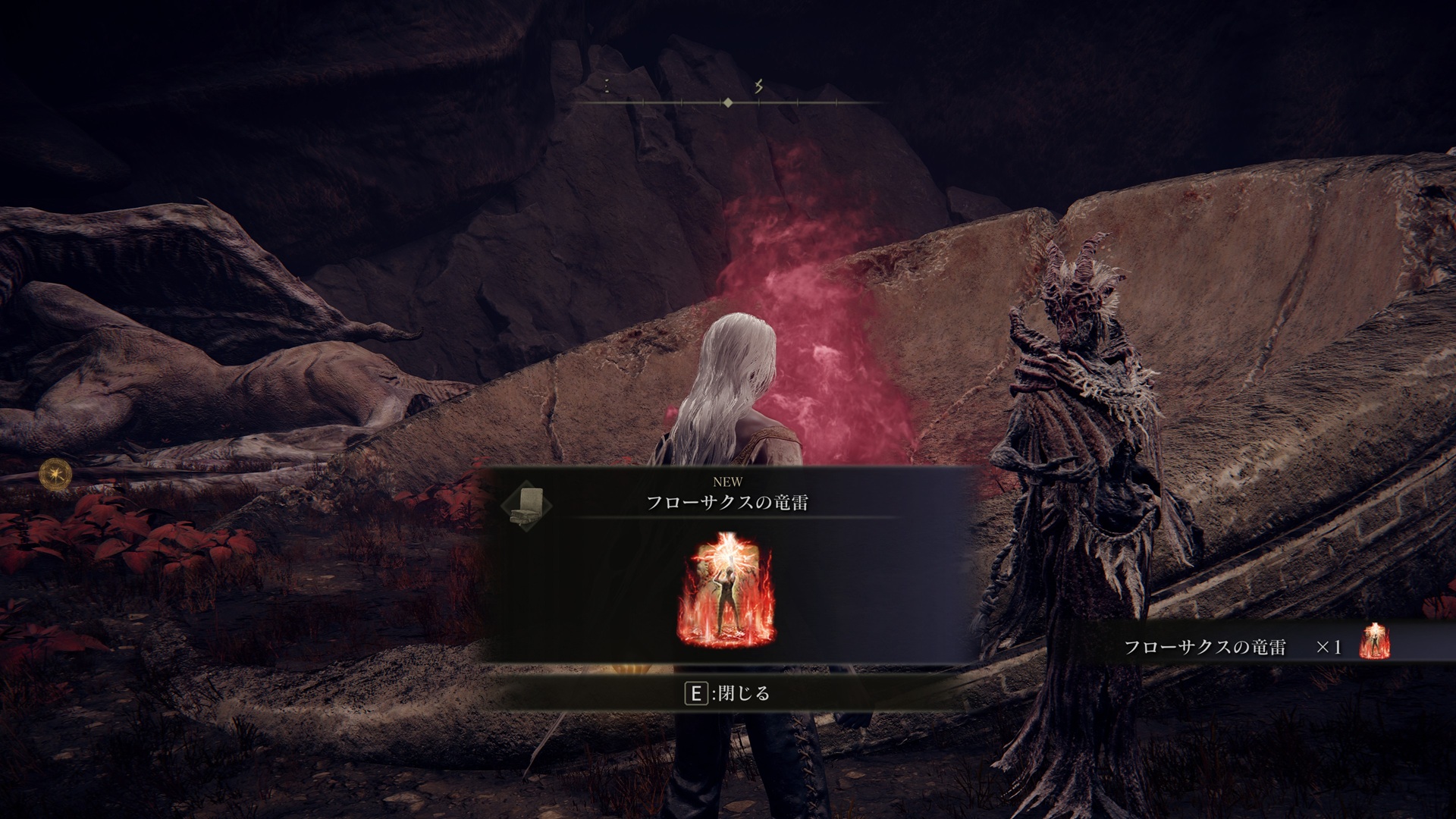Click the compass bar at the top
The width and height of the screenshot is (1456, 819).
pyautogui.click(x=728, y=102)
